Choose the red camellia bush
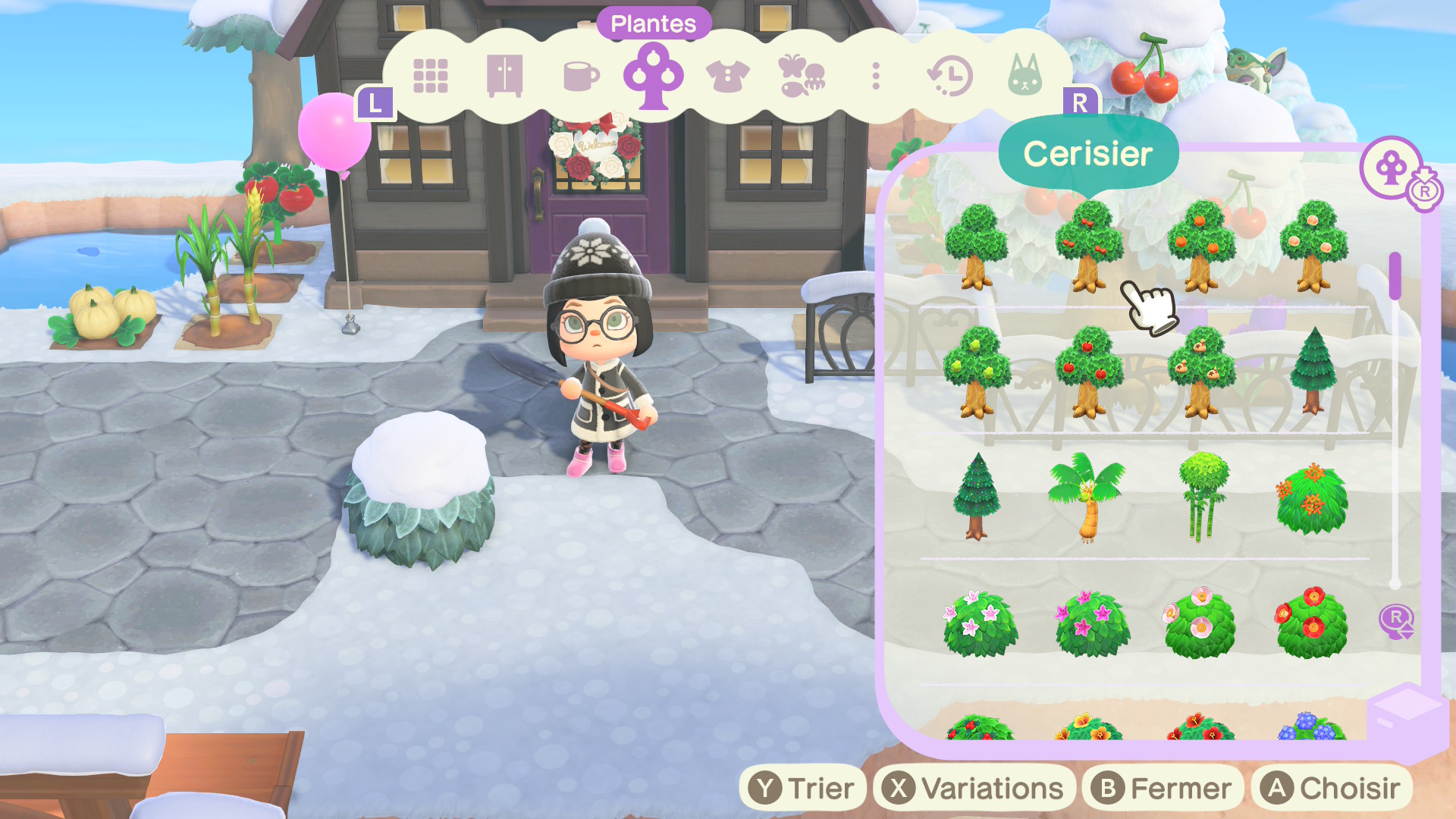The height and width of the screenshot is (819, 1456). point(1312,623)
